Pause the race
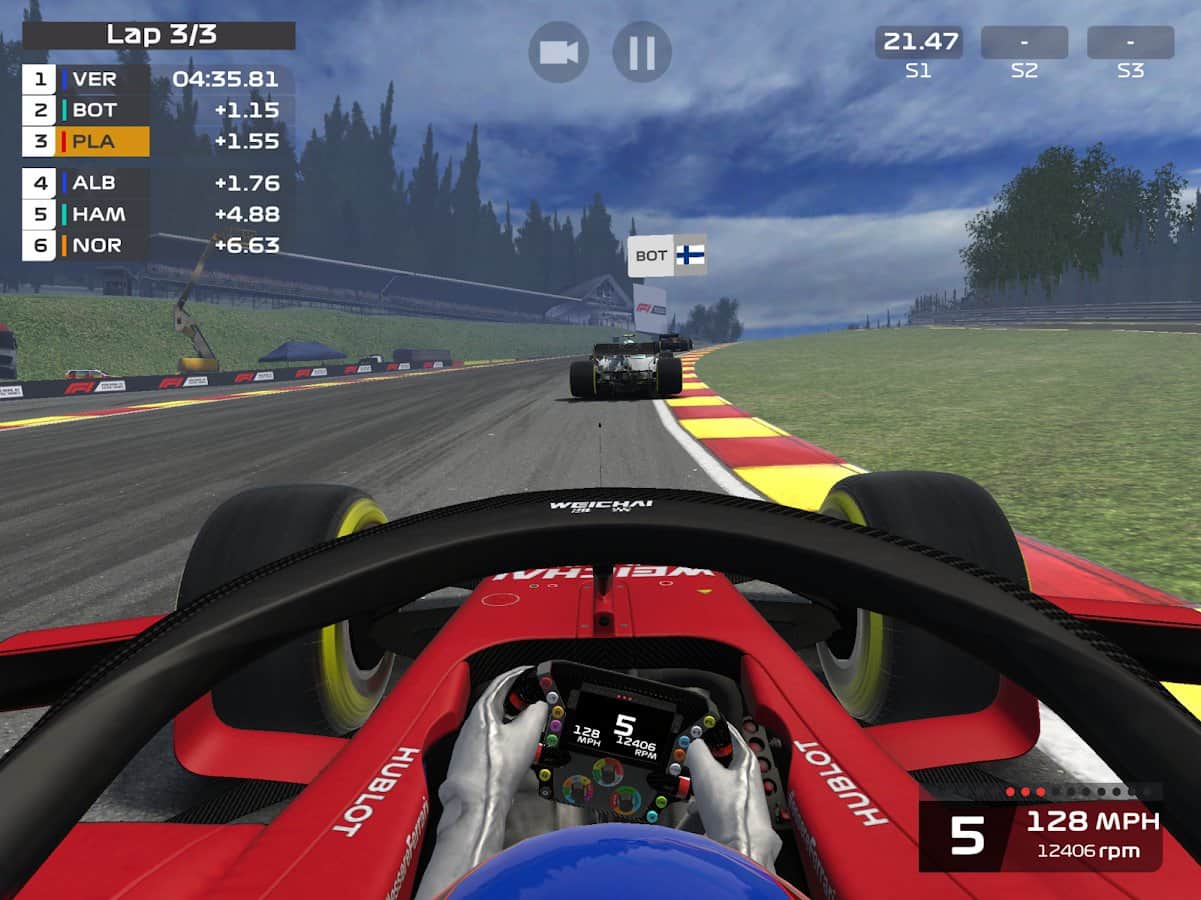The image size is (1201, 900). 641,52
